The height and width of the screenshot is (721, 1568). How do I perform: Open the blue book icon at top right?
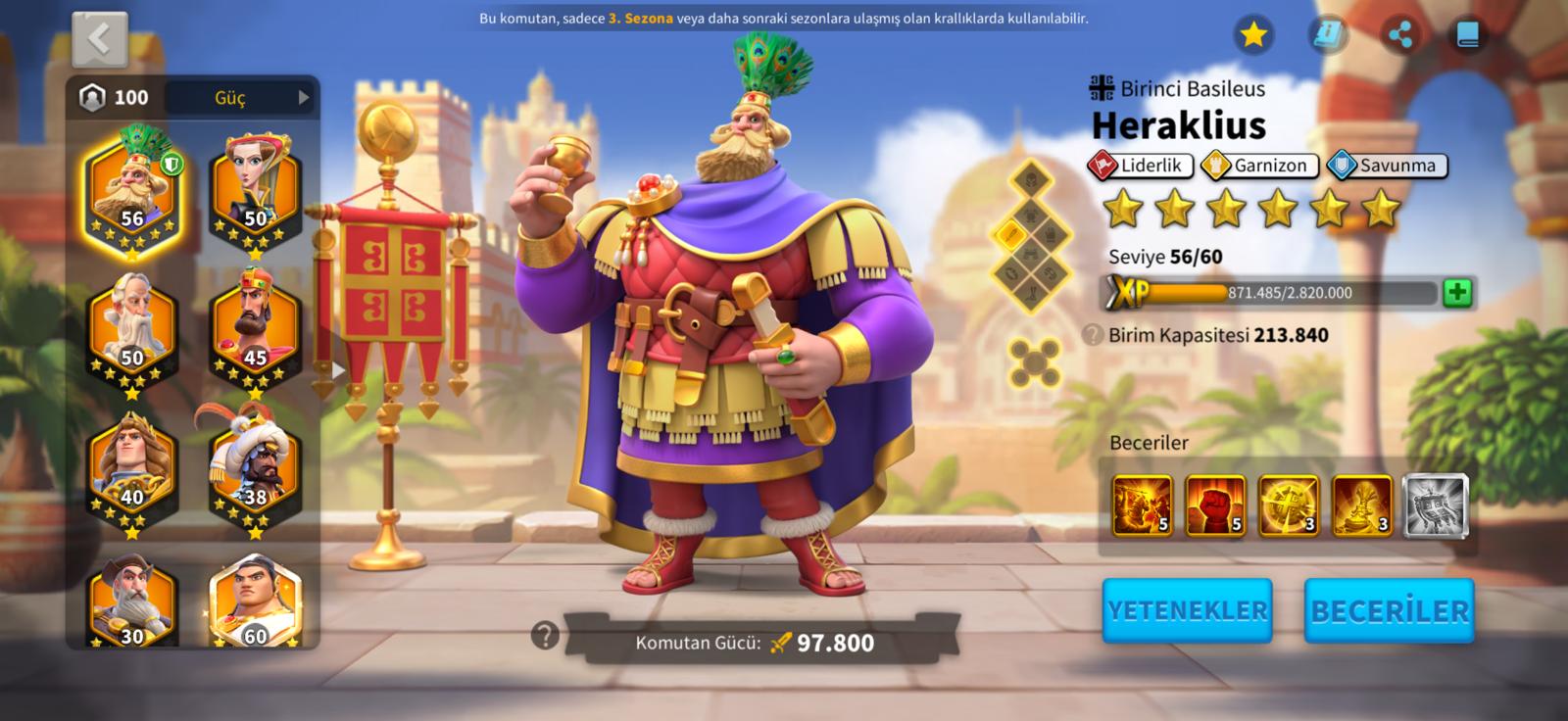coord(1466,35)
